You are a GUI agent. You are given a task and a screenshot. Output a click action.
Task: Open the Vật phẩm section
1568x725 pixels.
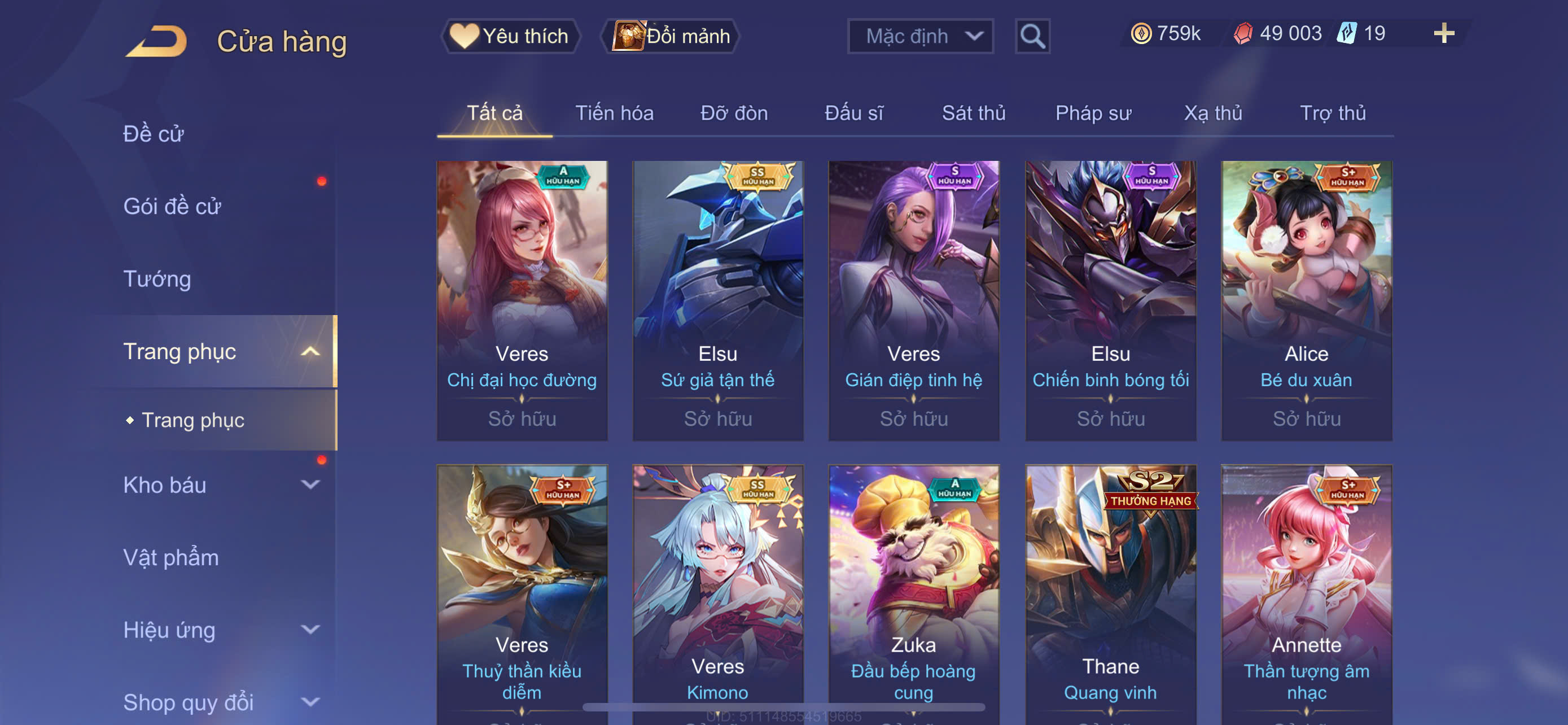tap(171, 557)
